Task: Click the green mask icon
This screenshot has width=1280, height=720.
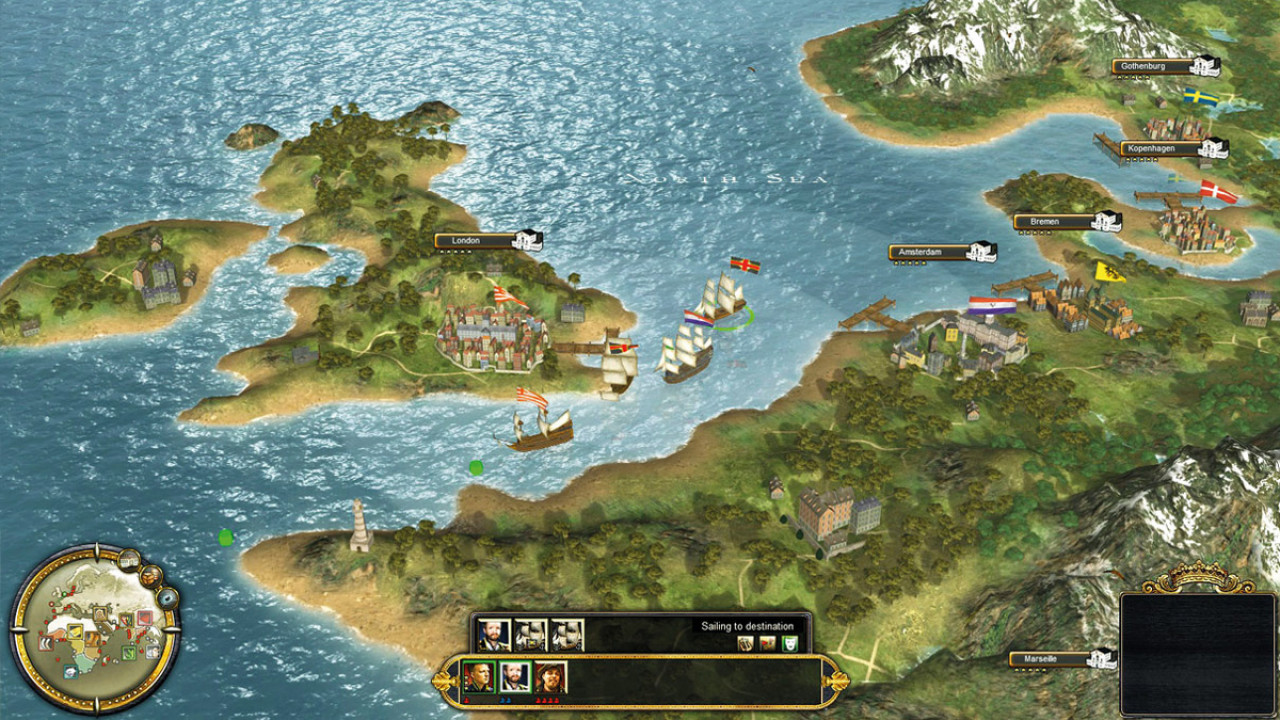Action: [x=789, y=644]
